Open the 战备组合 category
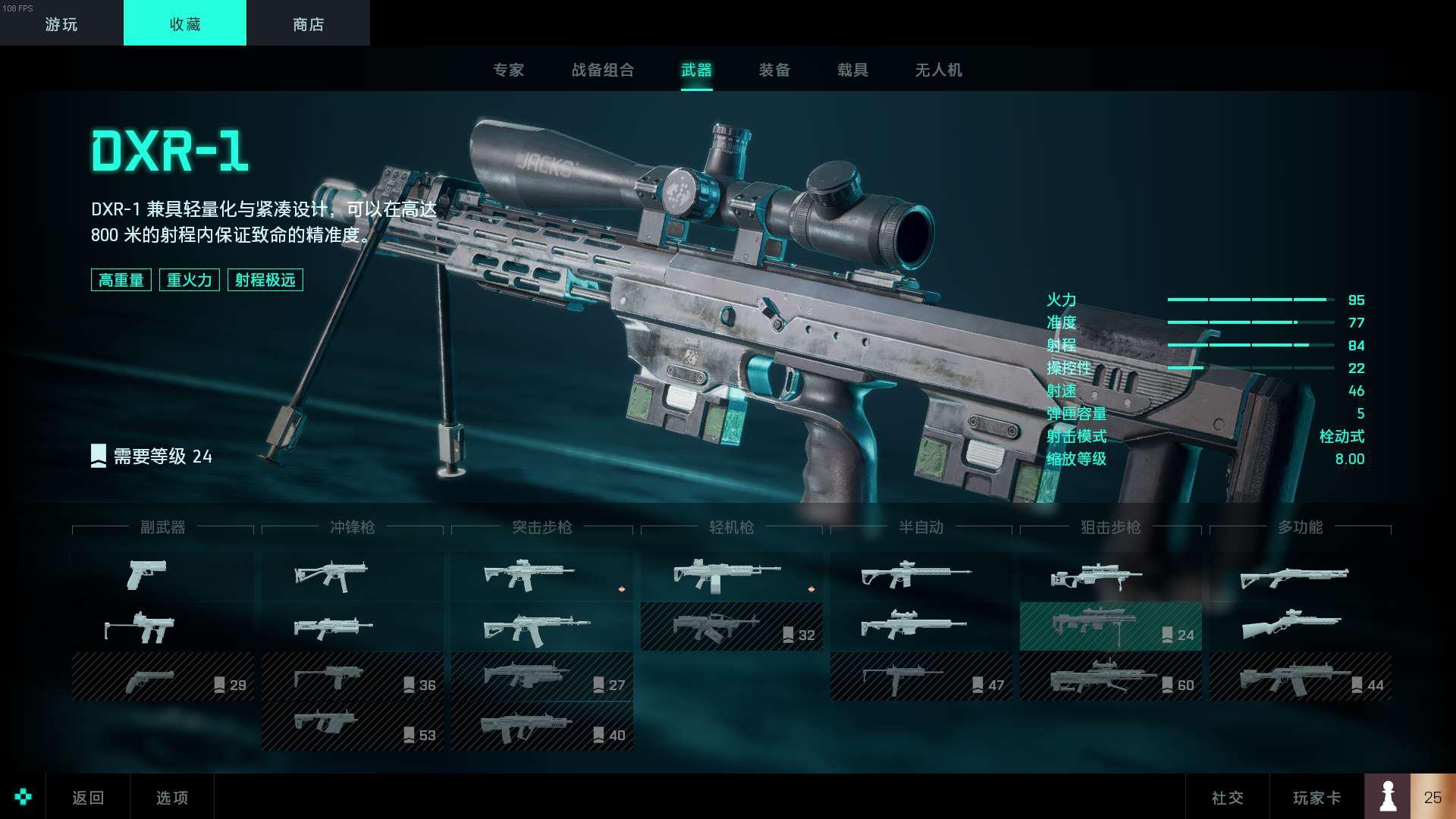This screenshot has height=819, width=1456. click(x=603, y=71)
